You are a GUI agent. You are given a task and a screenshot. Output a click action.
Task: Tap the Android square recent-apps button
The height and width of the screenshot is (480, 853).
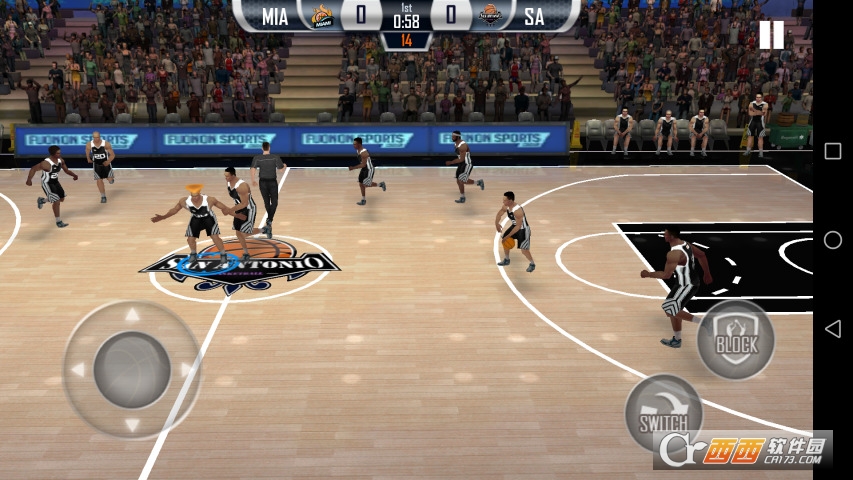(832, 151)
